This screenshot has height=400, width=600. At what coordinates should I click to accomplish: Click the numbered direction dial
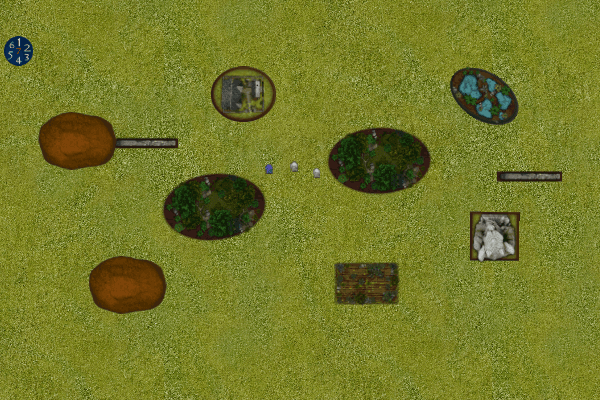point(18,50)
